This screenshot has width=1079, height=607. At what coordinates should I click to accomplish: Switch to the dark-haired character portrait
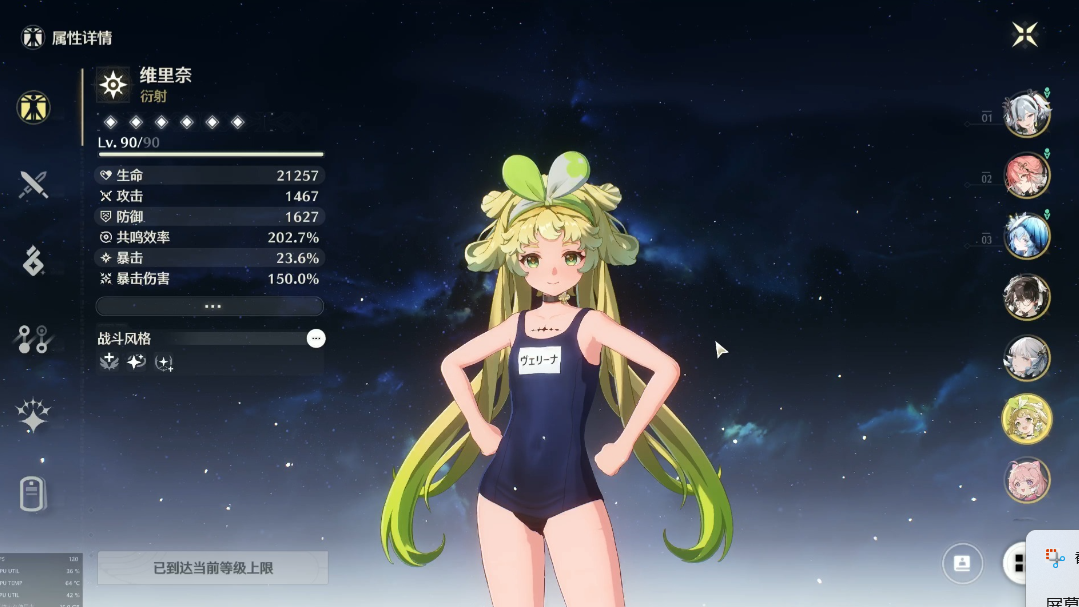pyautogui.click(x=1026, y=297)
